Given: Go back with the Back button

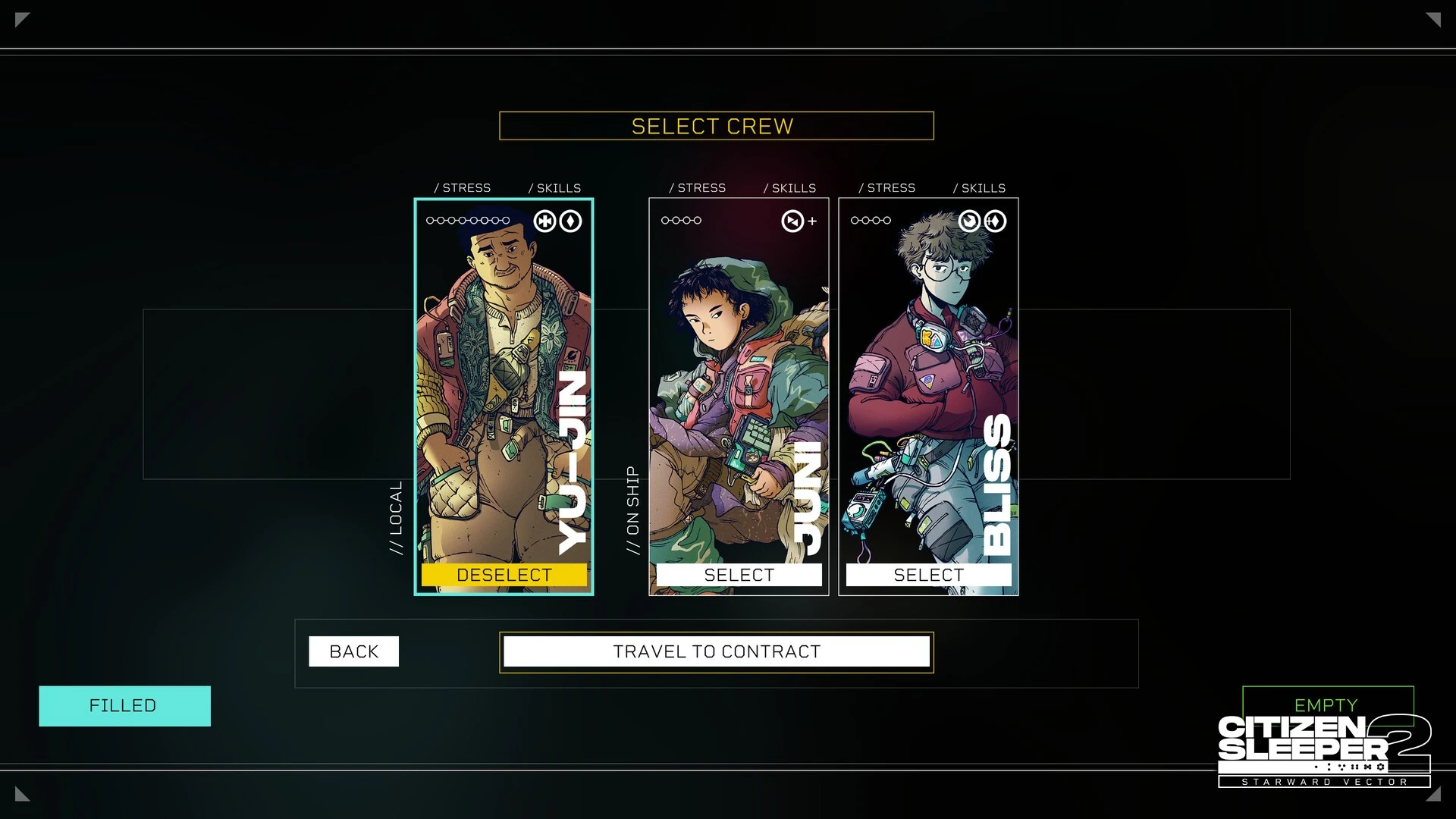Looking at the screenshot, I should tap(353, 651).
